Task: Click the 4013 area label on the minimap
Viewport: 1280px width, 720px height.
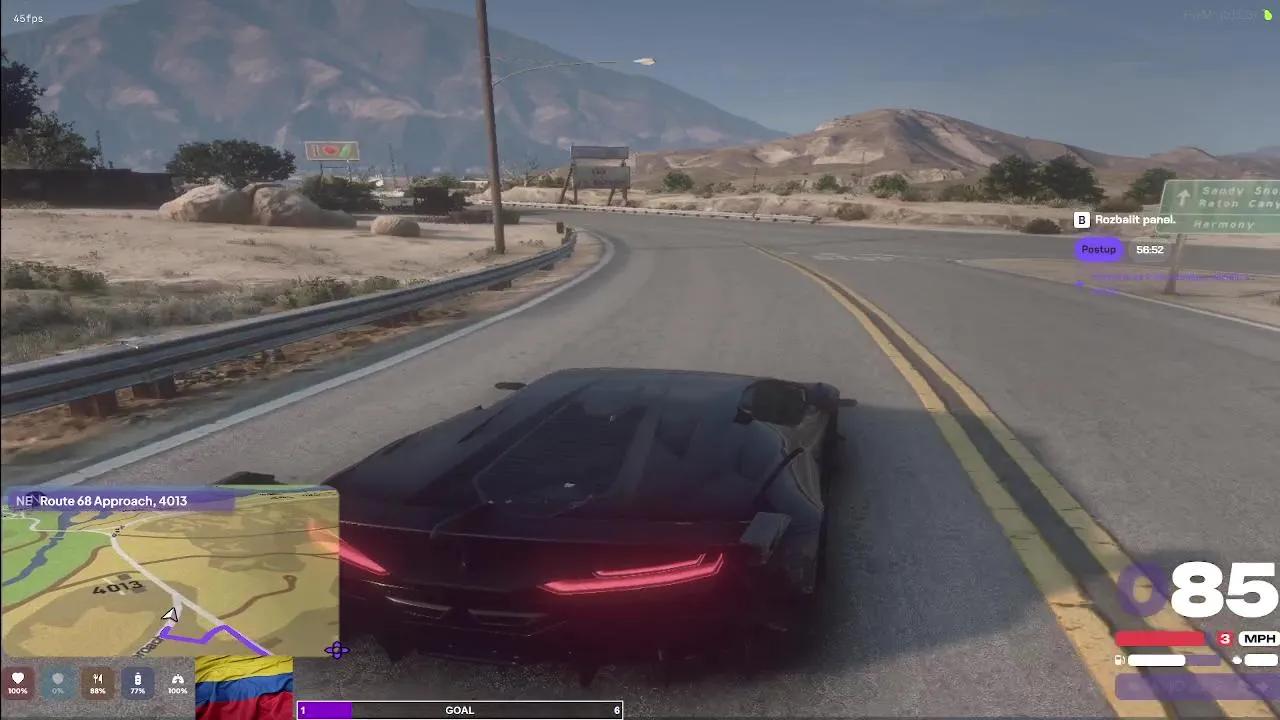Action: pyautogui.click(x=118, y=589)
